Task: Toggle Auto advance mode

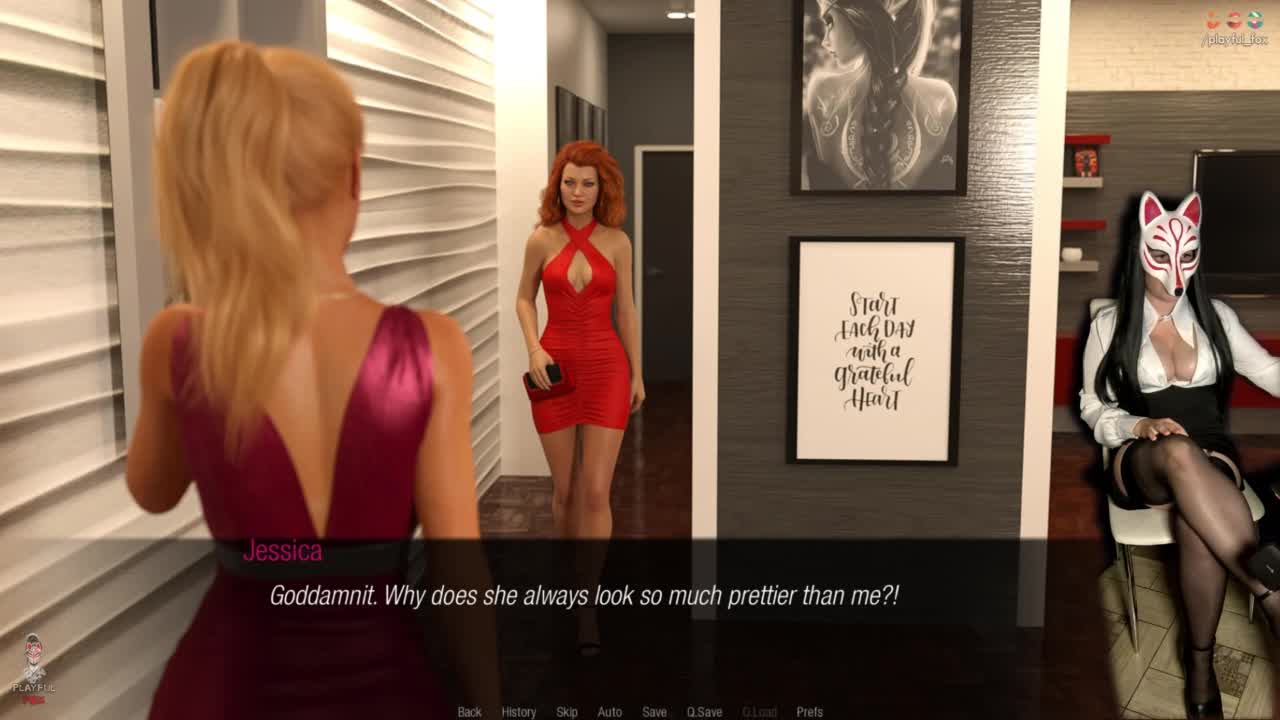Action: click(609, 712)
